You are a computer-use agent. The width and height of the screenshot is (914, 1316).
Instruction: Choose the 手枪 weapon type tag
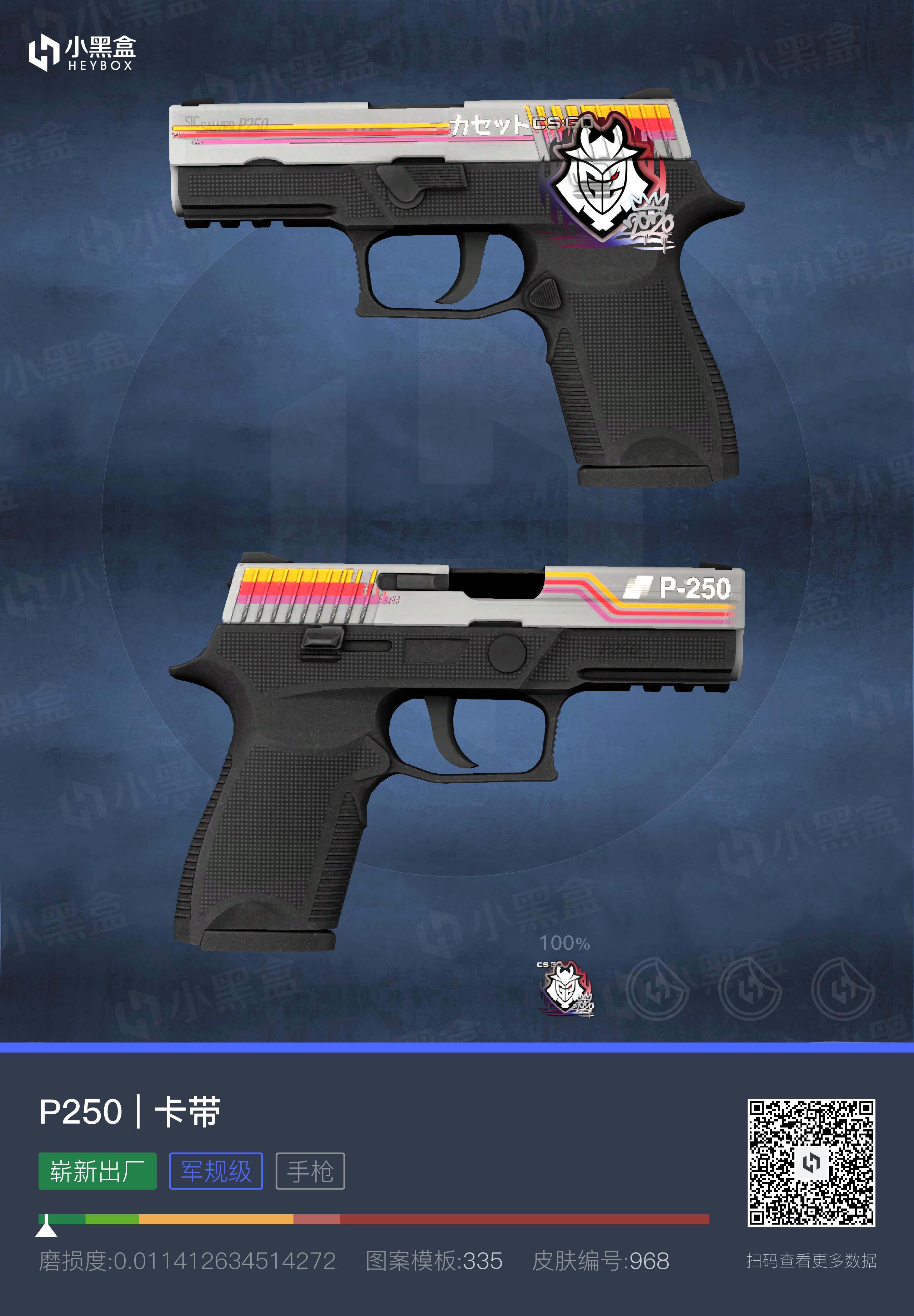(310, 1171)
